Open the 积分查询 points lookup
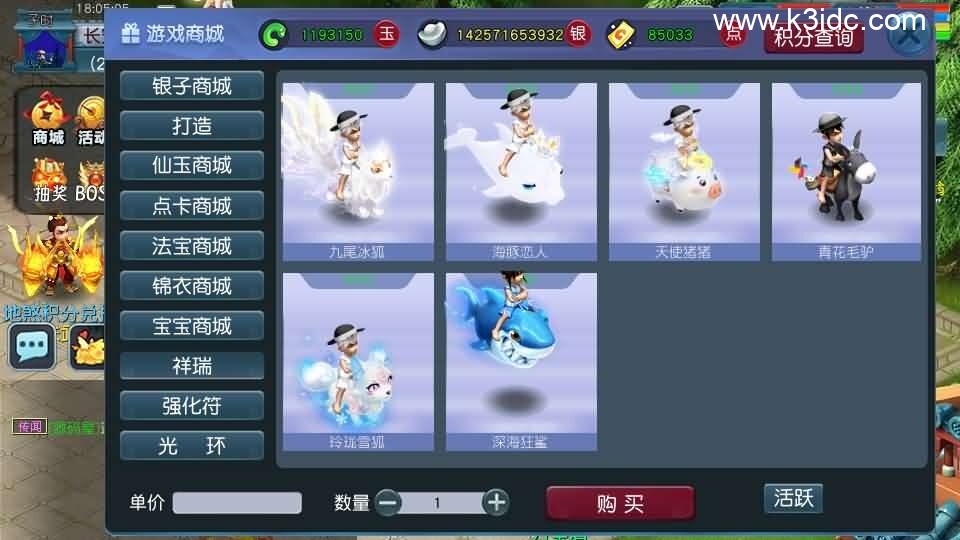The image size is (960, 540). point(813,38)
